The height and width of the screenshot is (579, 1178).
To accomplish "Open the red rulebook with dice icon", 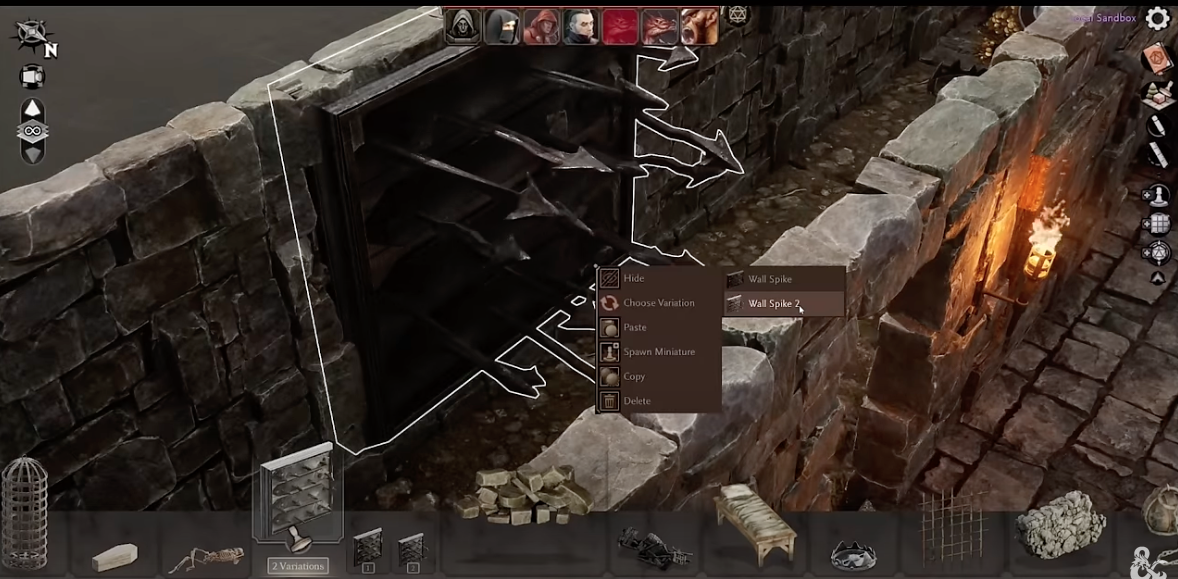I will point(1157,58).
